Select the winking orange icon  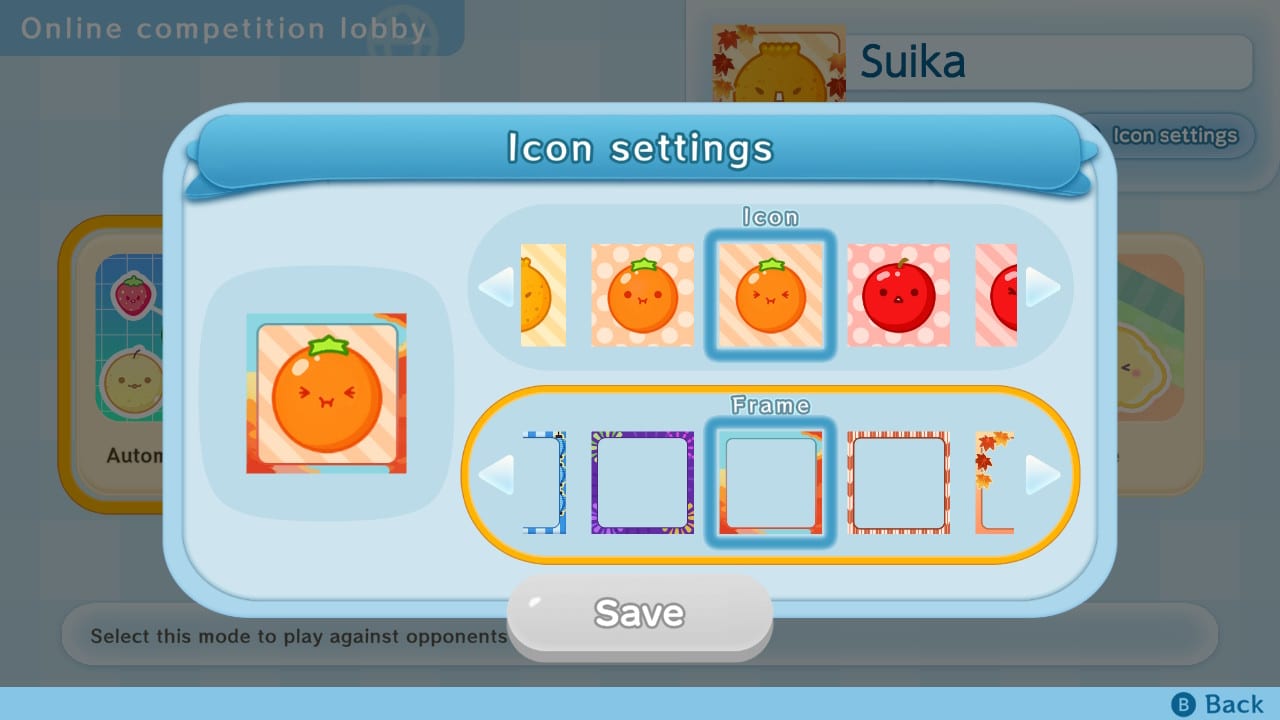click(x=770, y=294)
